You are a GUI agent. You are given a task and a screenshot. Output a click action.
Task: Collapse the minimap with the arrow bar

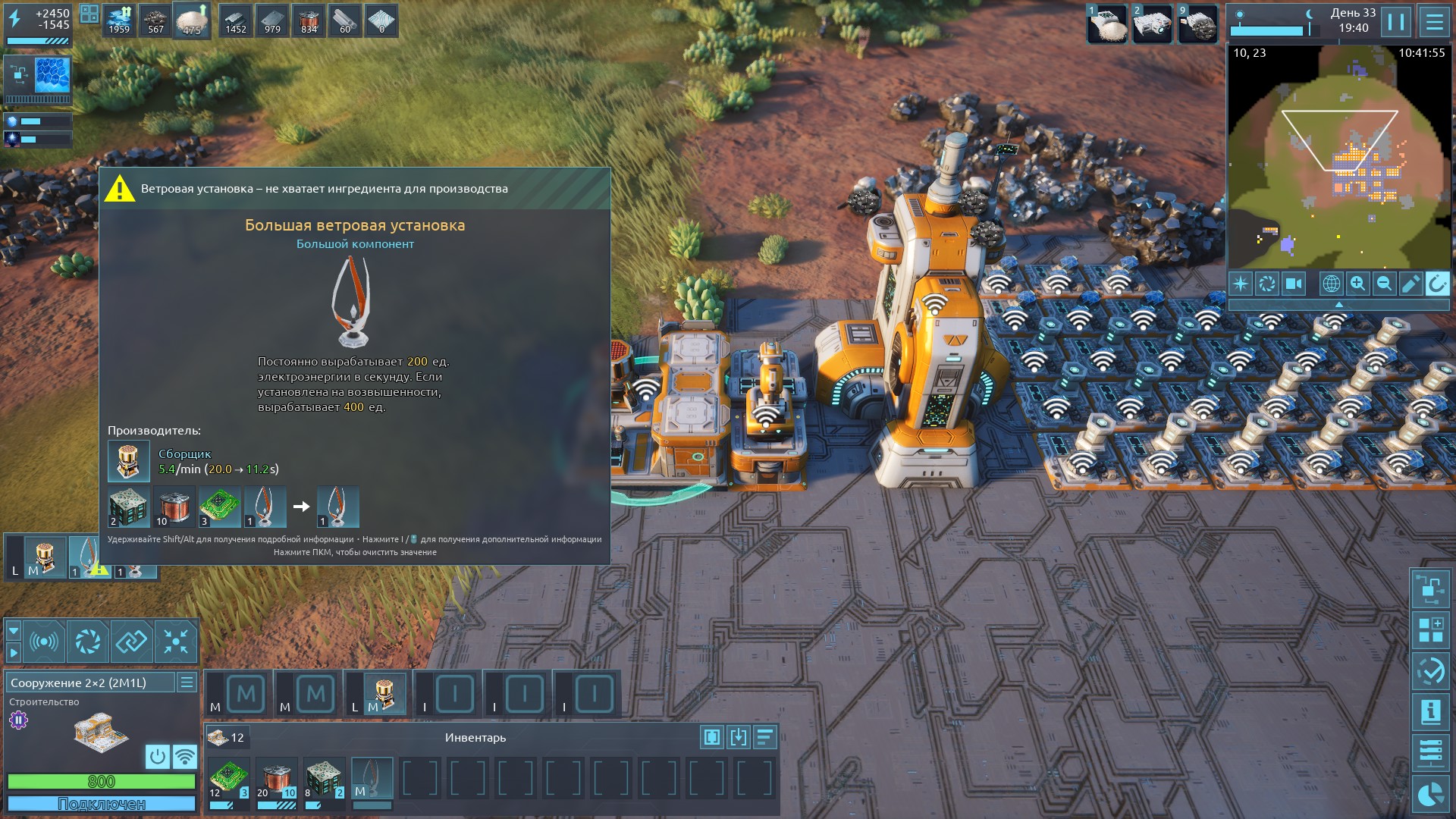point(1338,304)
